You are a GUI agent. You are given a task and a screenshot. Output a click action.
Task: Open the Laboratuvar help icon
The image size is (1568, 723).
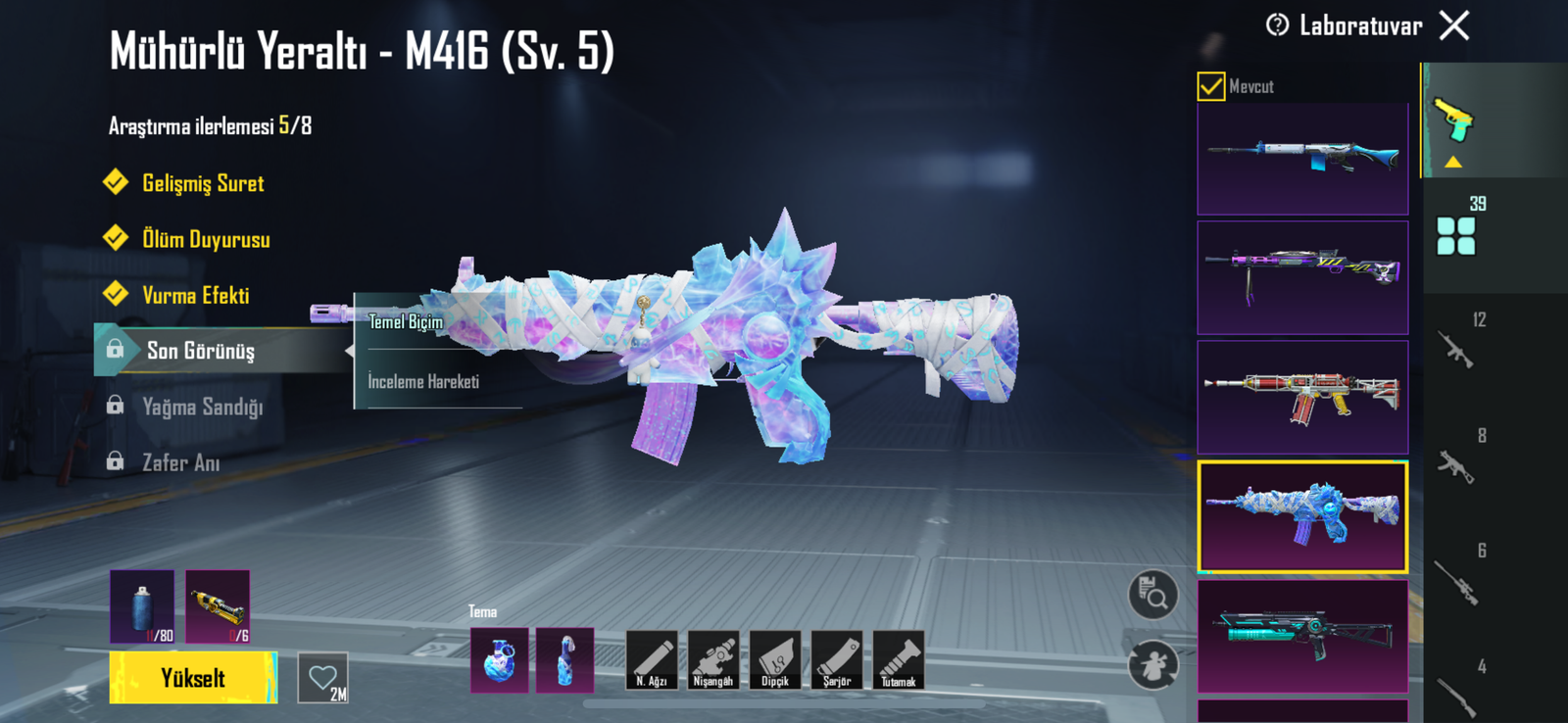click(x=1277, y=25)
